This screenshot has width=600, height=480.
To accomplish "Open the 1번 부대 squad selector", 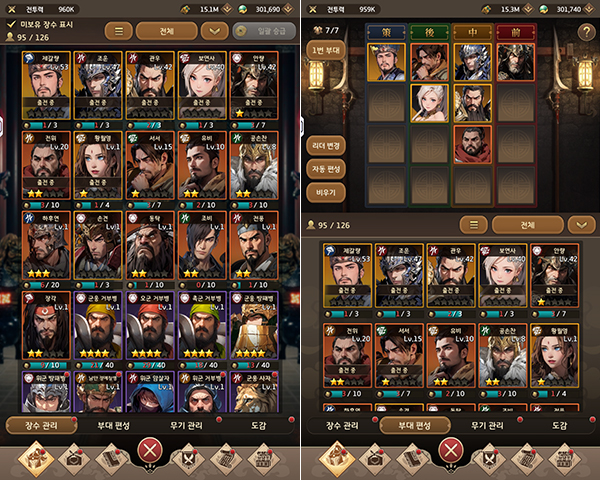I will point(326,51).
